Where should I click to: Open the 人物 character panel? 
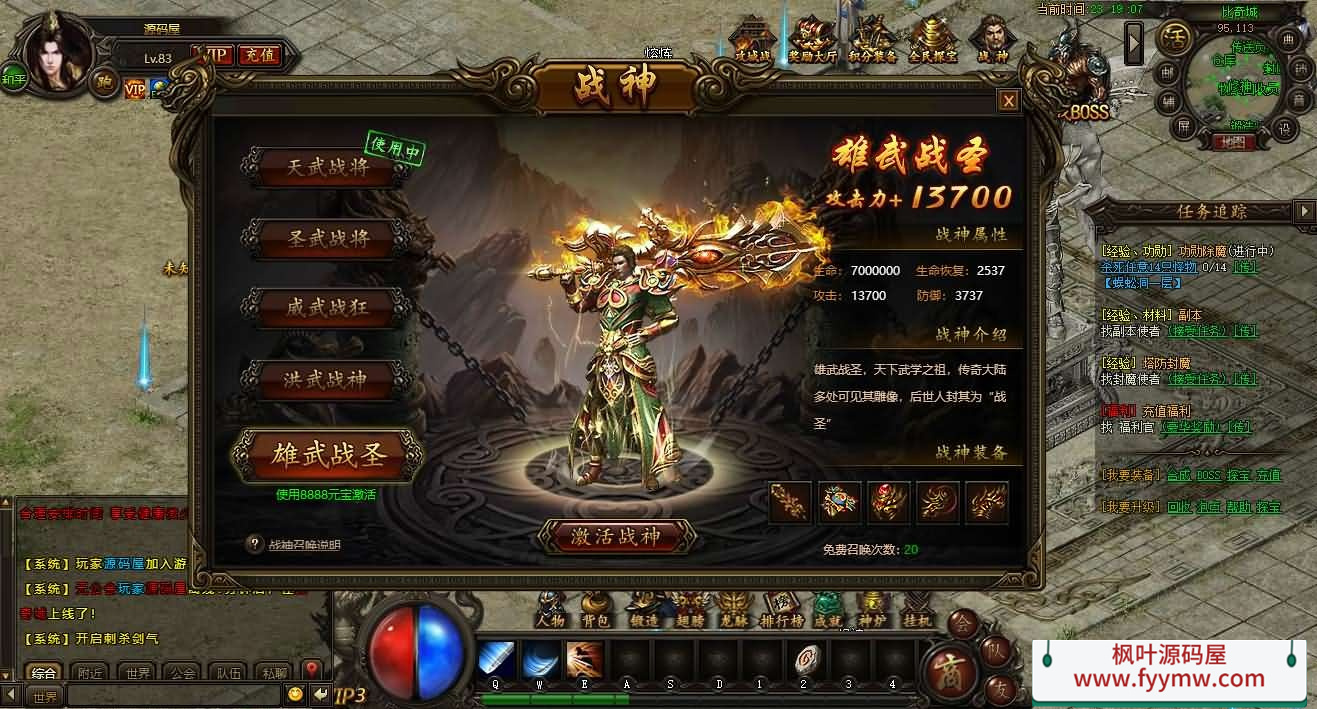tap(550, 606)
